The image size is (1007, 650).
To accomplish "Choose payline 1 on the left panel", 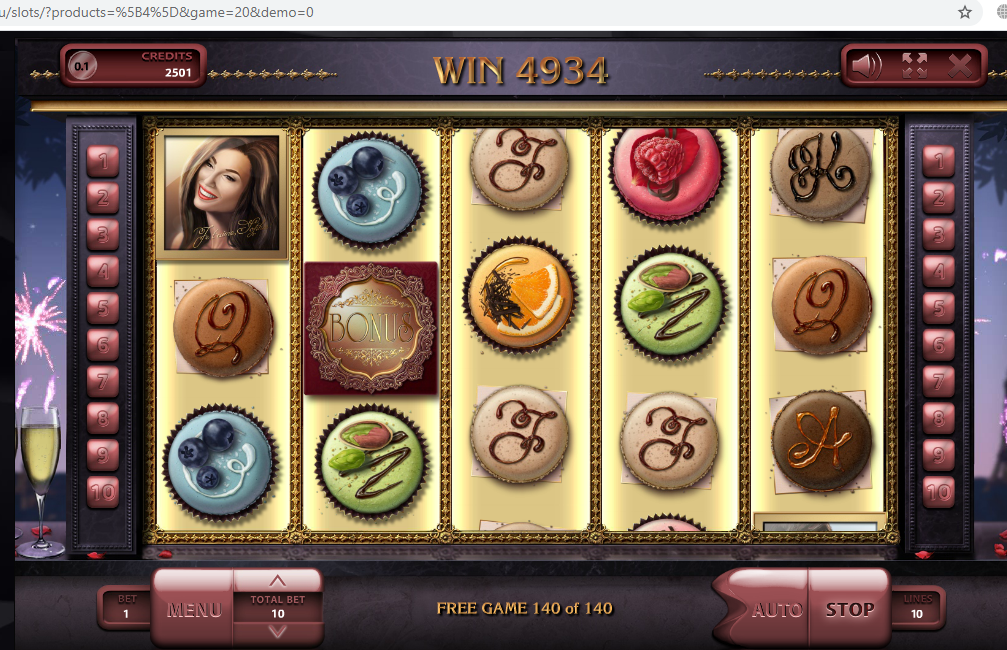I will (103, 160).
